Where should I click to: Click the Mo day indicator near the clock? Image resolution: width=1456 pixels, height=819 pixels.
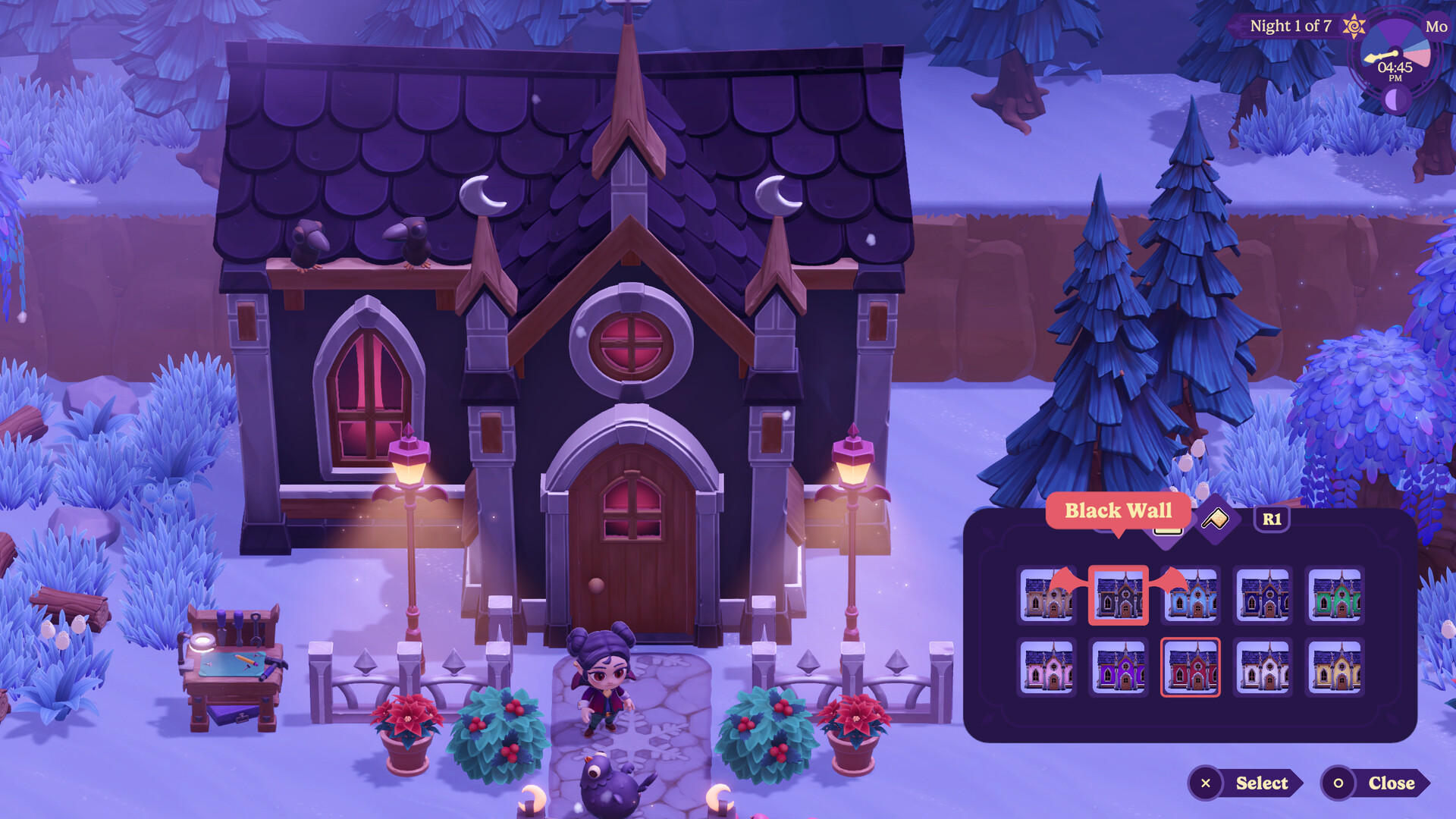tap(1437, 27)
